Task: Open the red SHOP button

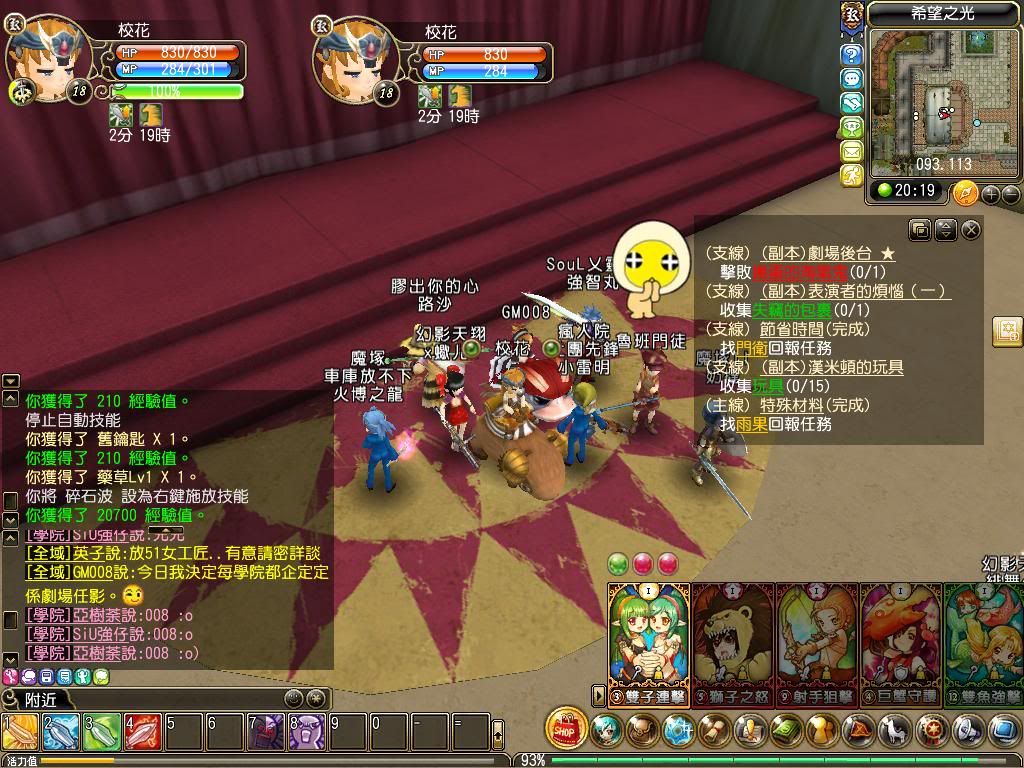Action: 567,731
